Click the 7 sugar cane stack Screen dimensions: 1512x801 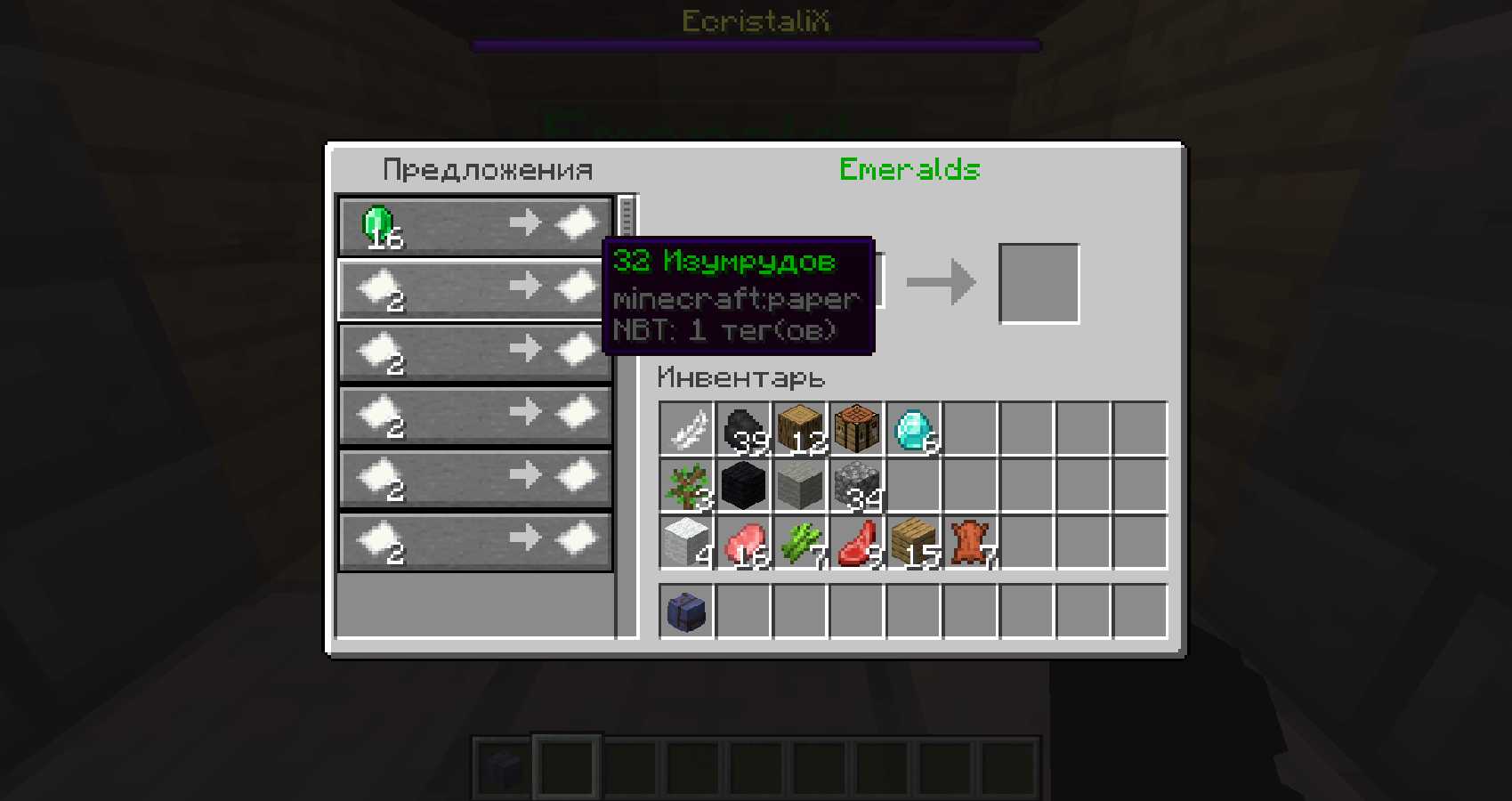pos(801,542)
